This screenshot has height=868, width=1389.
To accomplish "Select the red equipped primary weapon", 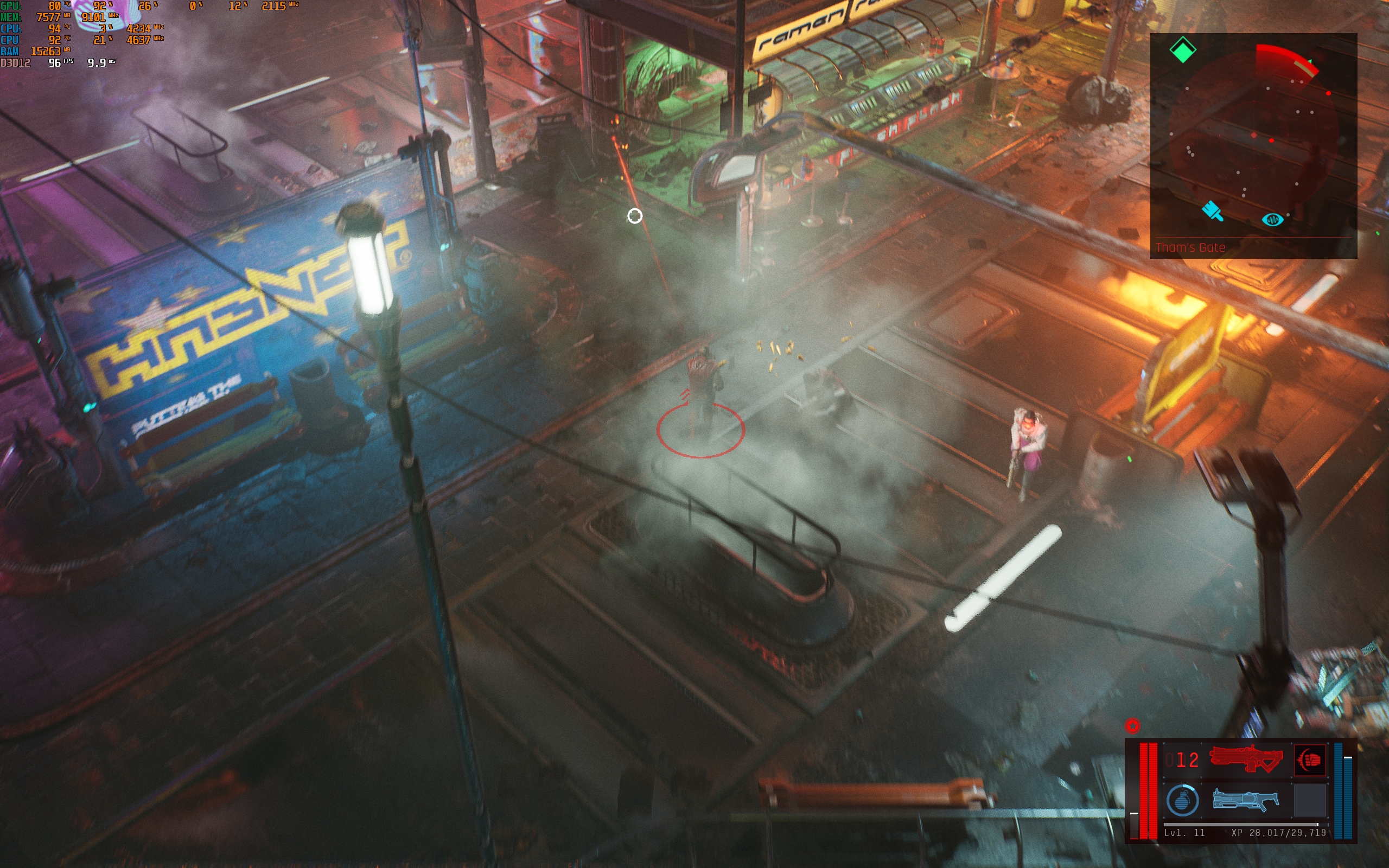I will 1245,759.
